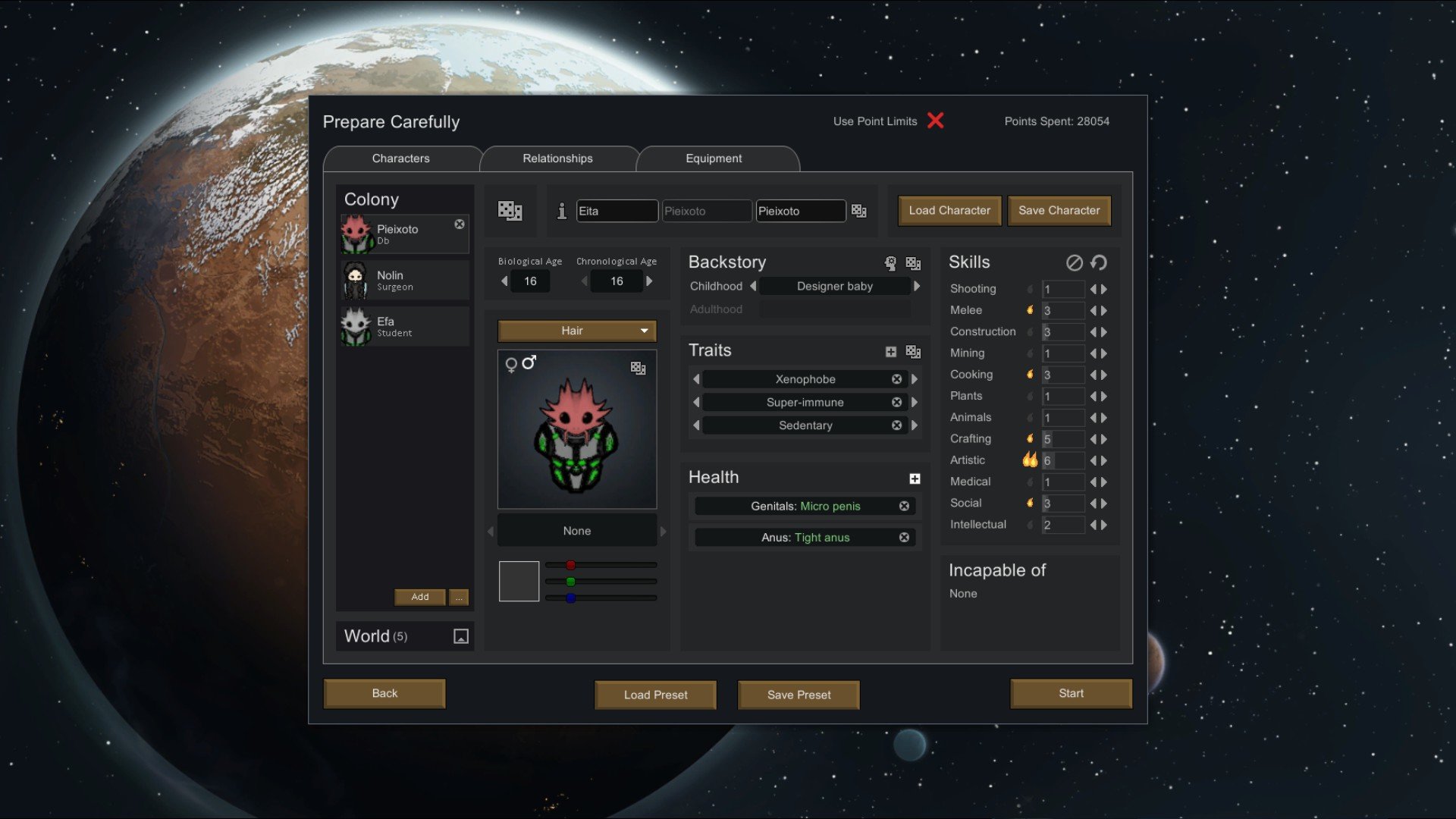Add a new colonist
The width and height of the screenshot is (1456, 819).
[420, 597]
